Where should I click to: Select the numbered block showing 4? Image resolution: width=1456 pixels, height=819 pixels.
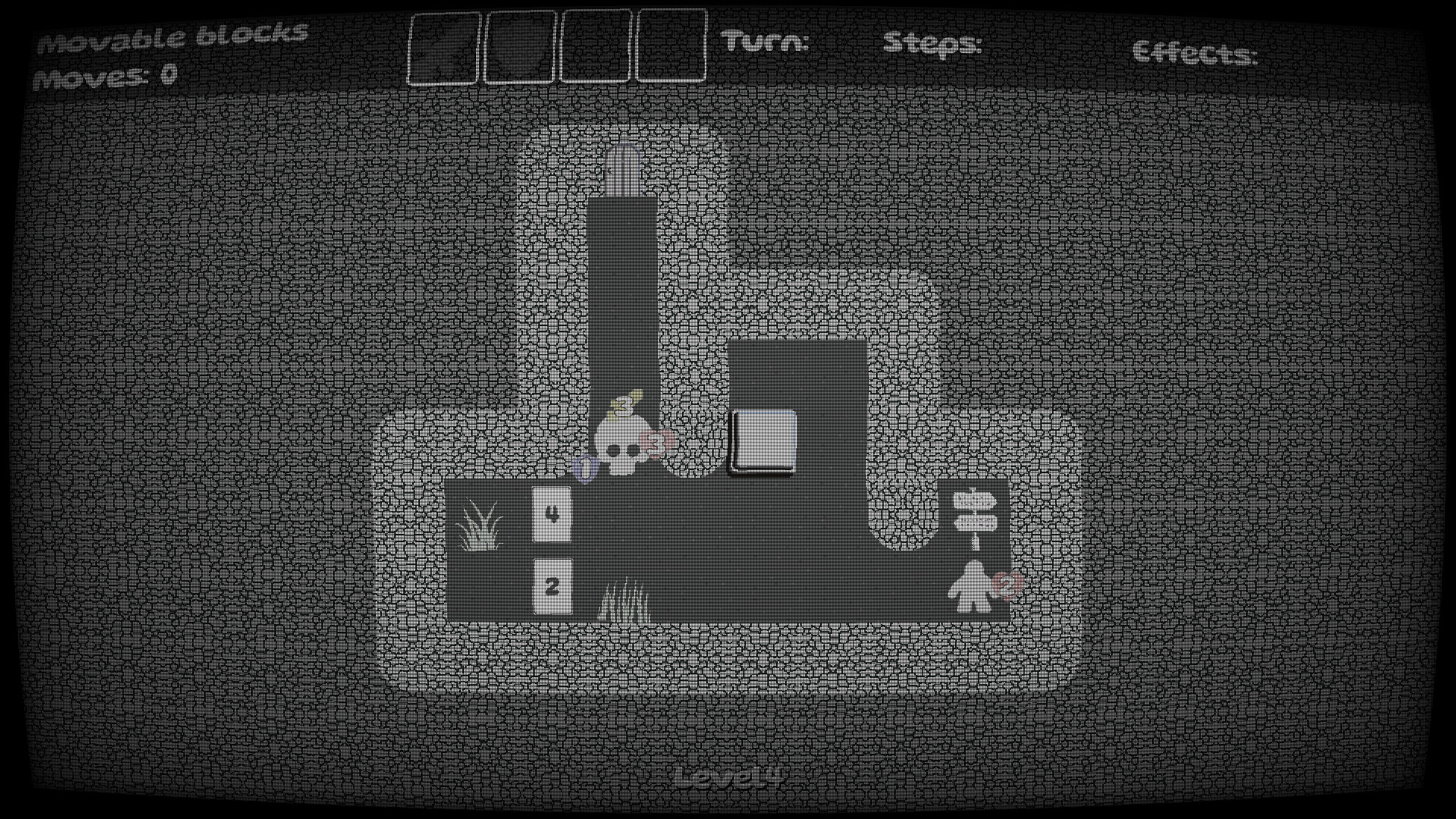(552, 514)
